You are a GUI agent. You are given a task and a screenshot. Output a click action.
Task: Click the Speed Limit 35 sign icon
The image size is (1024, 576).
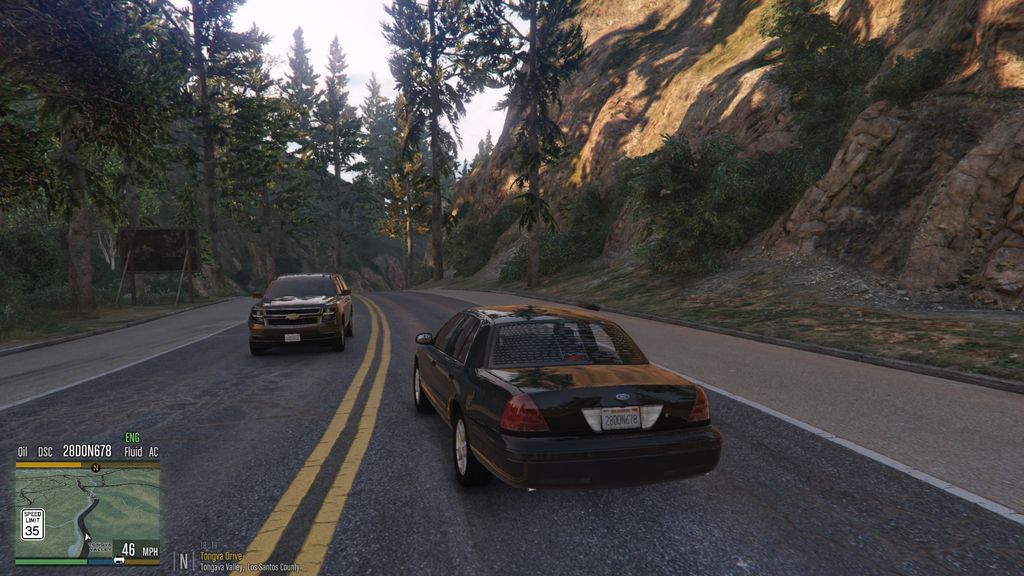tap(32, 523)
